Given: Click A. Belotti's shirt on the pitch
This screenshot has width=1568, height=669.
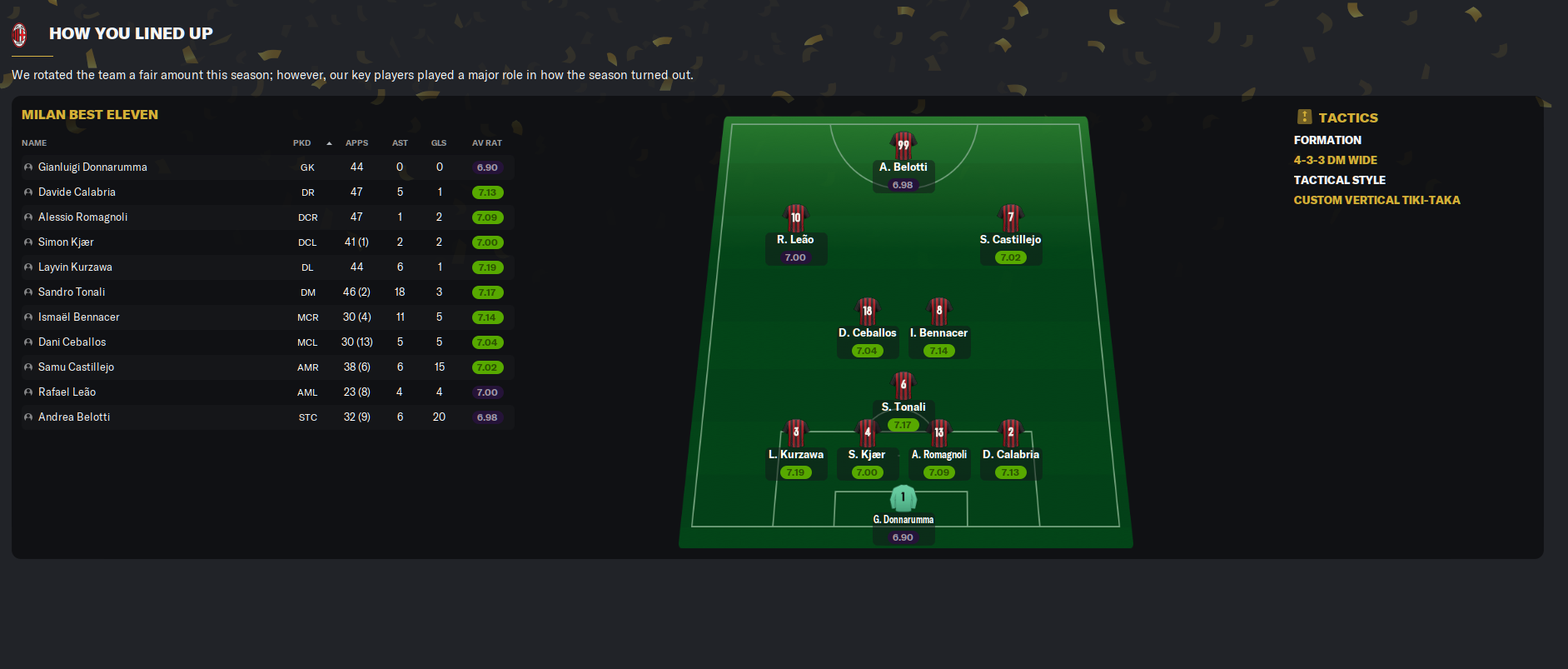Looking at the screenshot, I should (x=903, y=145).
